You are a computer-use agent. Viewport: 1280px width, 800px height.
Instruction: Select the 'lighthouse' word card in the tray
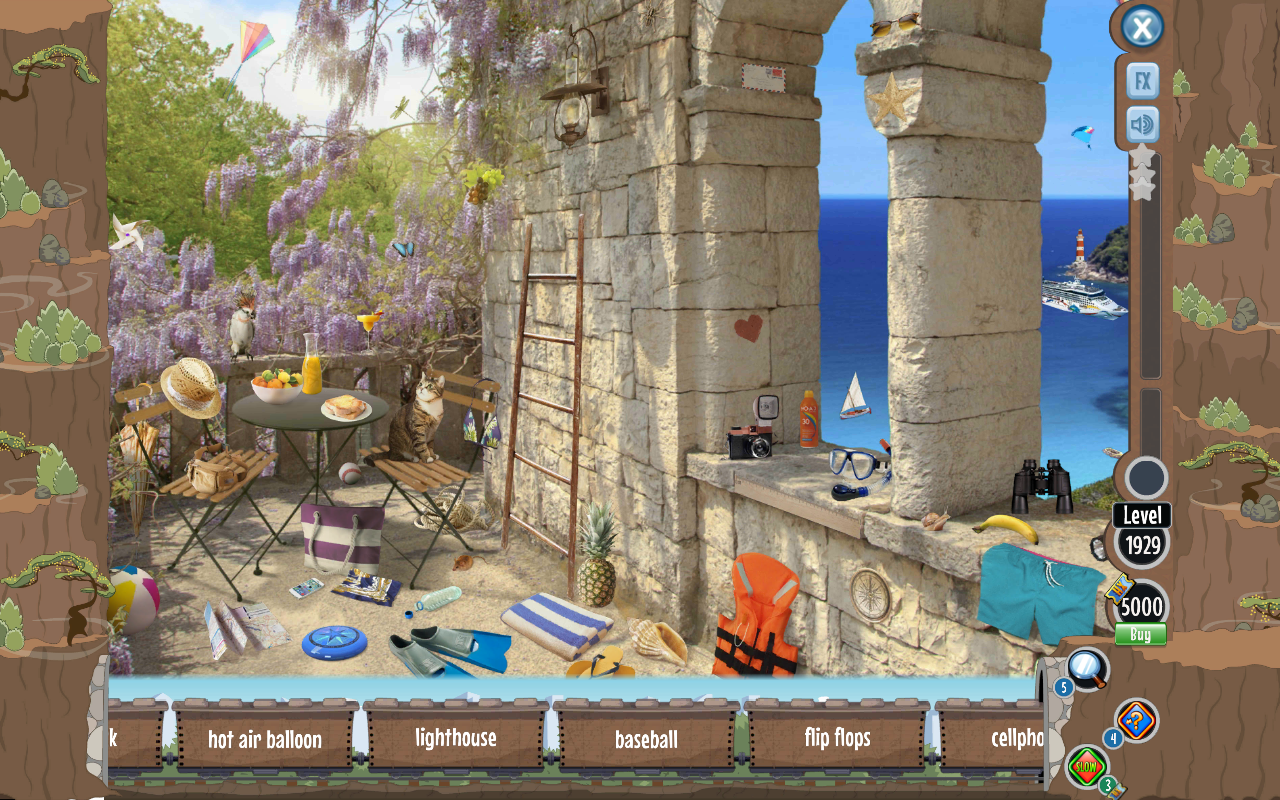click(455, 740)
